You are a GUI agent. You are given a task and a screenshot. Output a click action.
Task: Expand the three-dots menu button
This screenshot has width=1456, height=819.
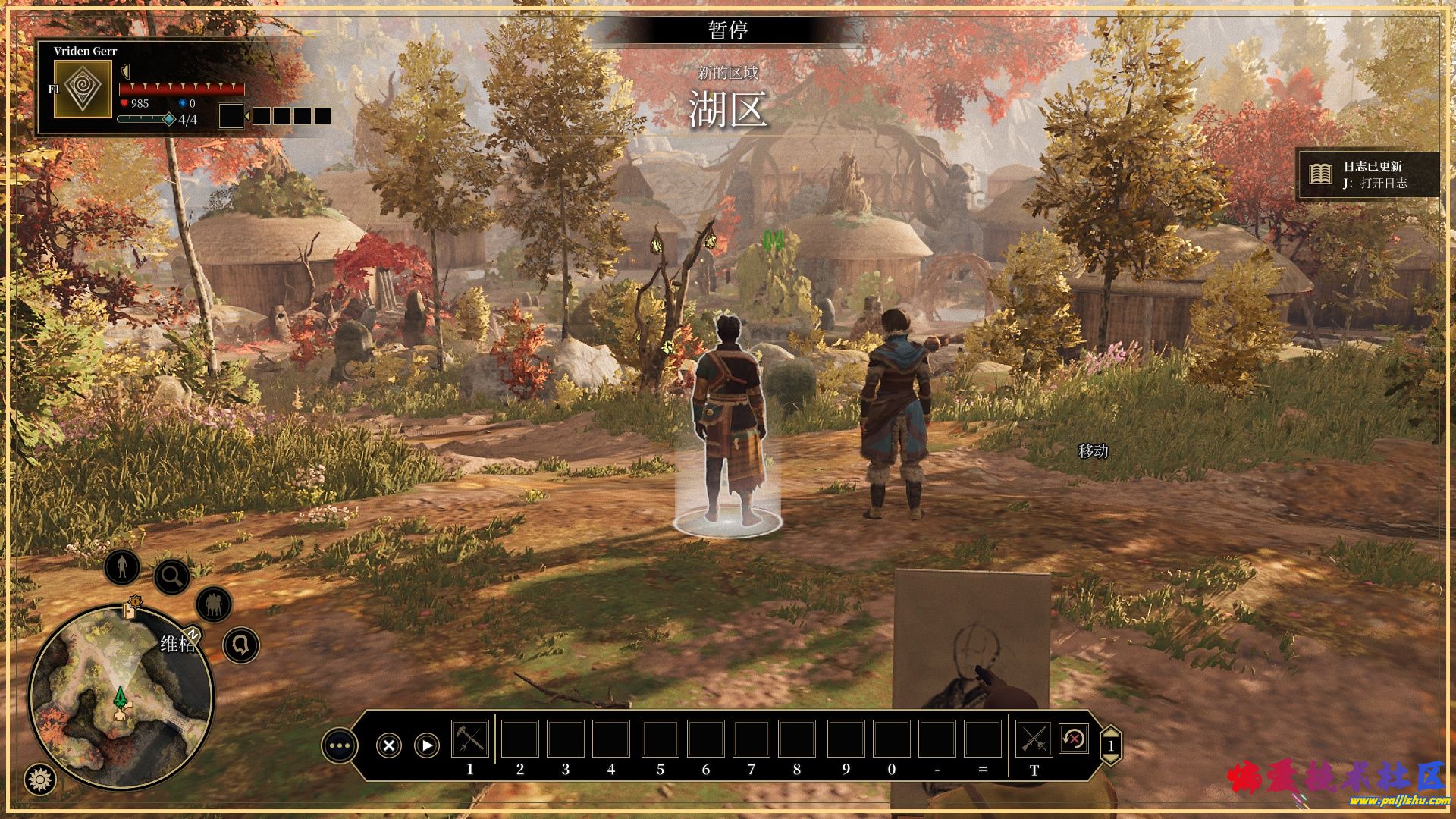point(339,745)
